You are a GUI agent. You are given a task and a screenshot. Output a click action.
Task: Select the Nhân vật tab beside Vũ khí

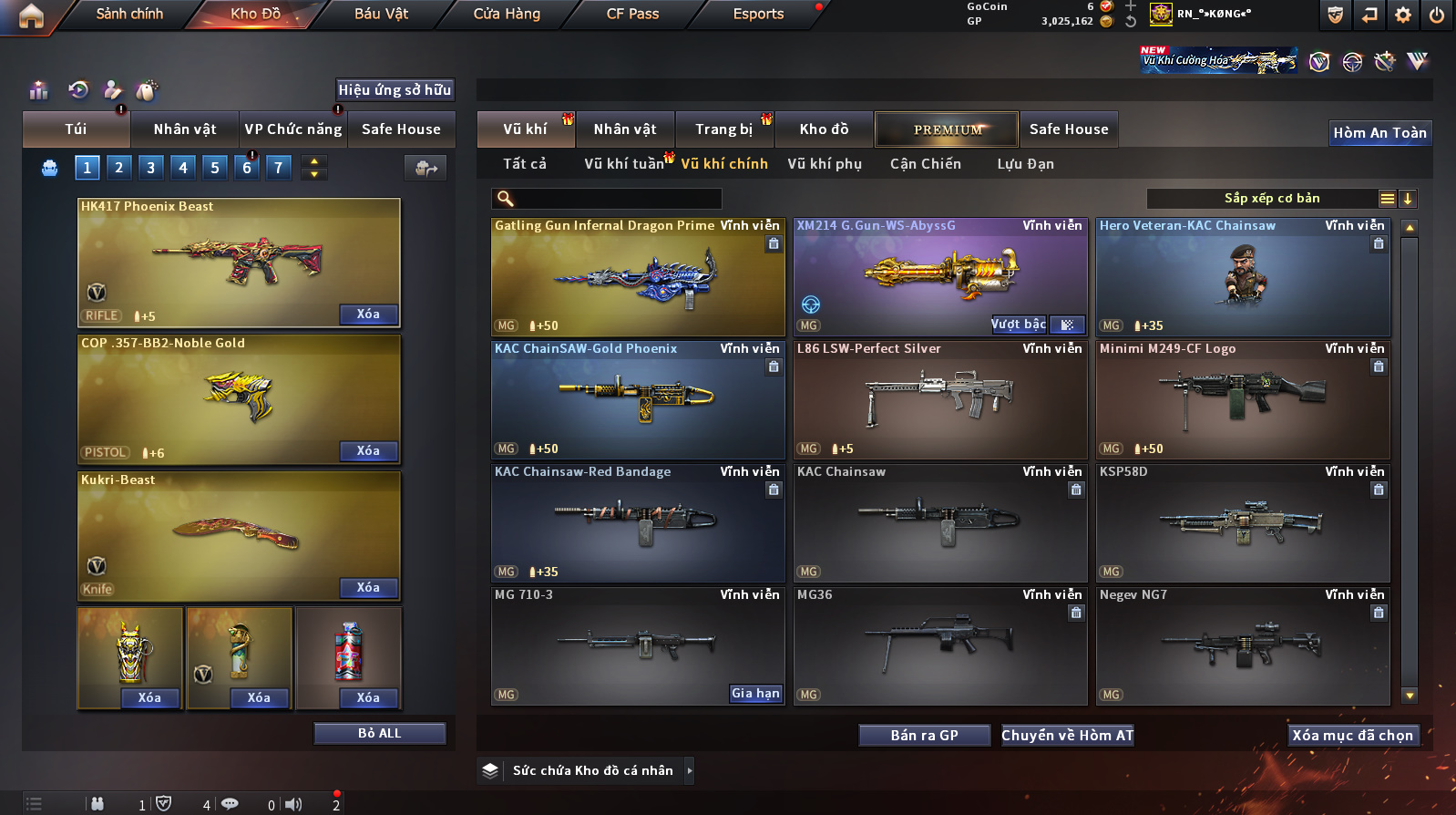[625, 129]
